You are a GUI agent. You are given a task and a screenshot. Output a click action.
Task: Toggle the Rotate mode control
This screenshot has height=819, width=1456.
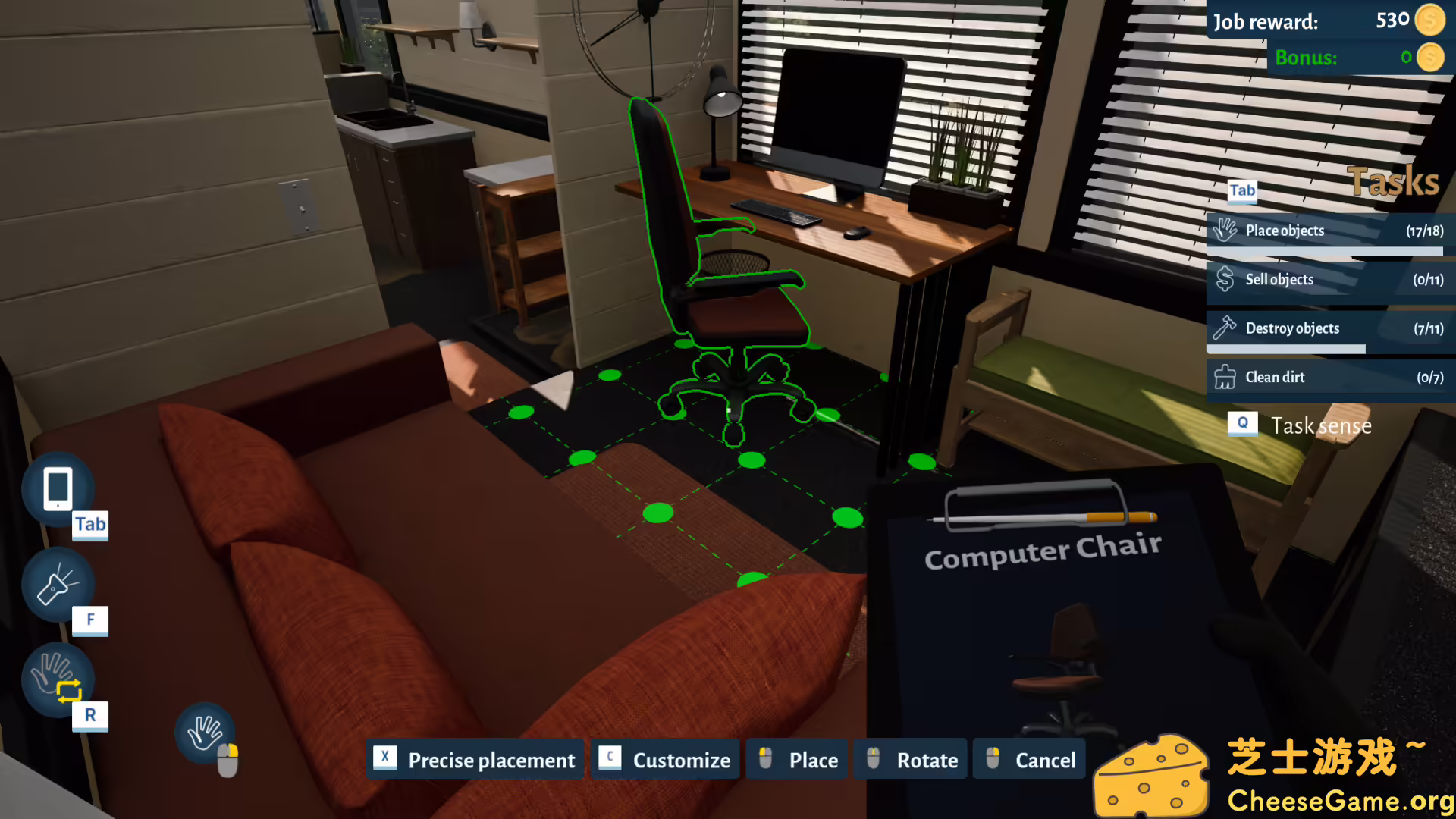point(910,759)
